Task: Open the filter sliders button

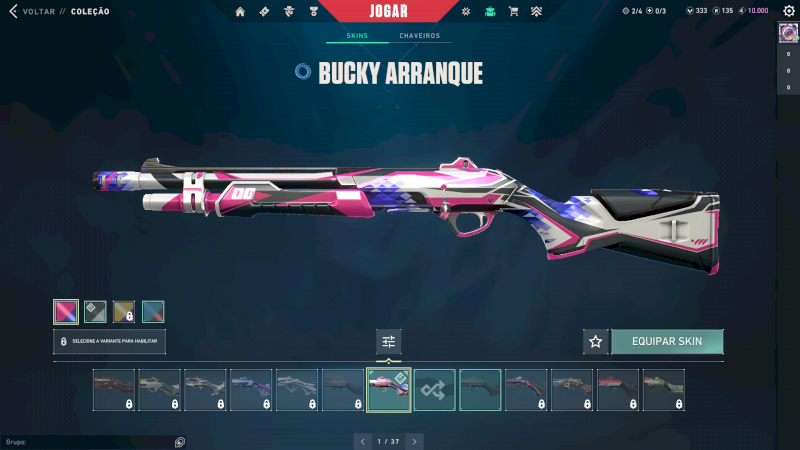Action: (389, 342)
